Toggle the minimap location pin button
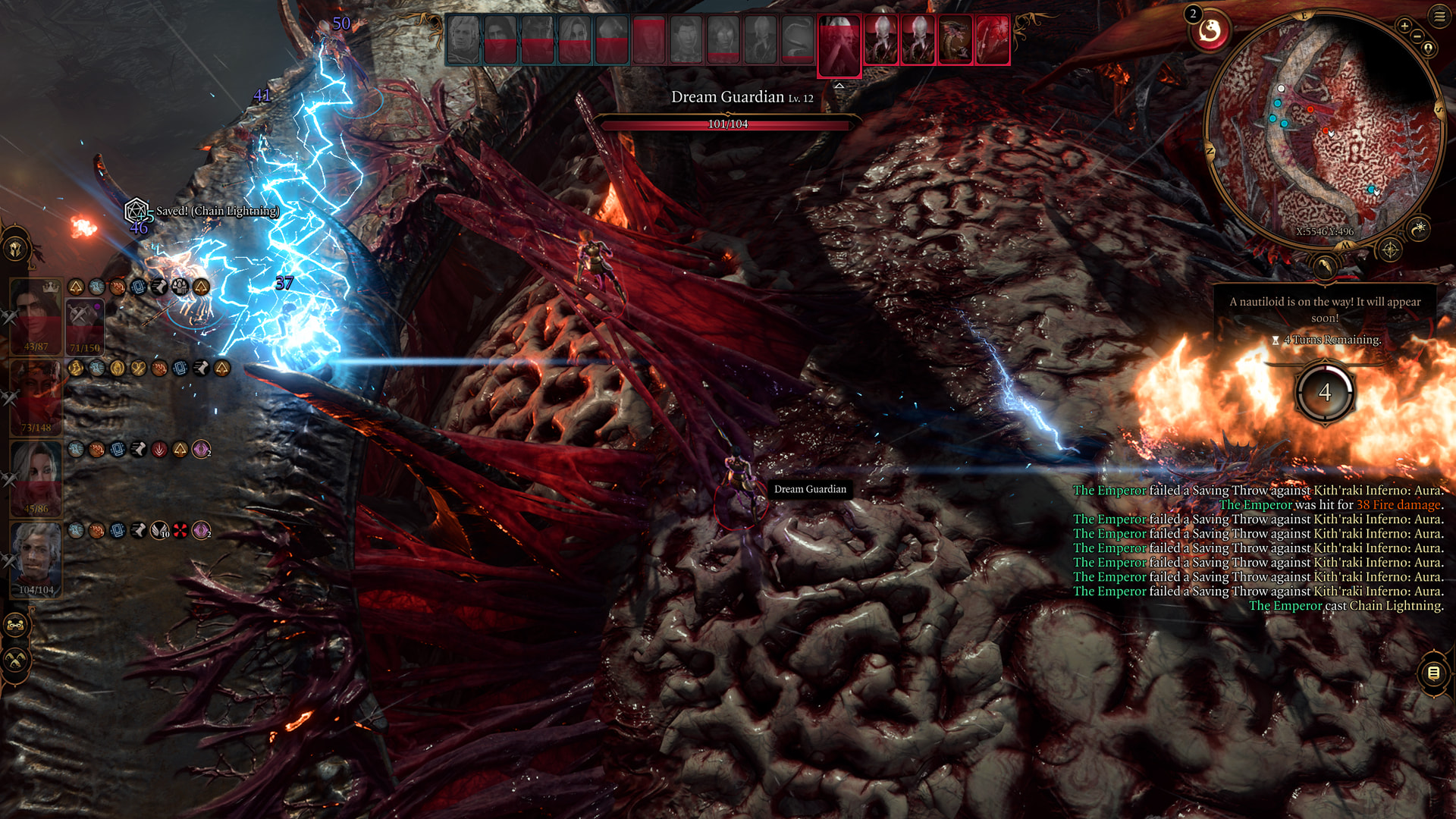Viewport: 1456px width, 819px height. (x=1429, y=49)
